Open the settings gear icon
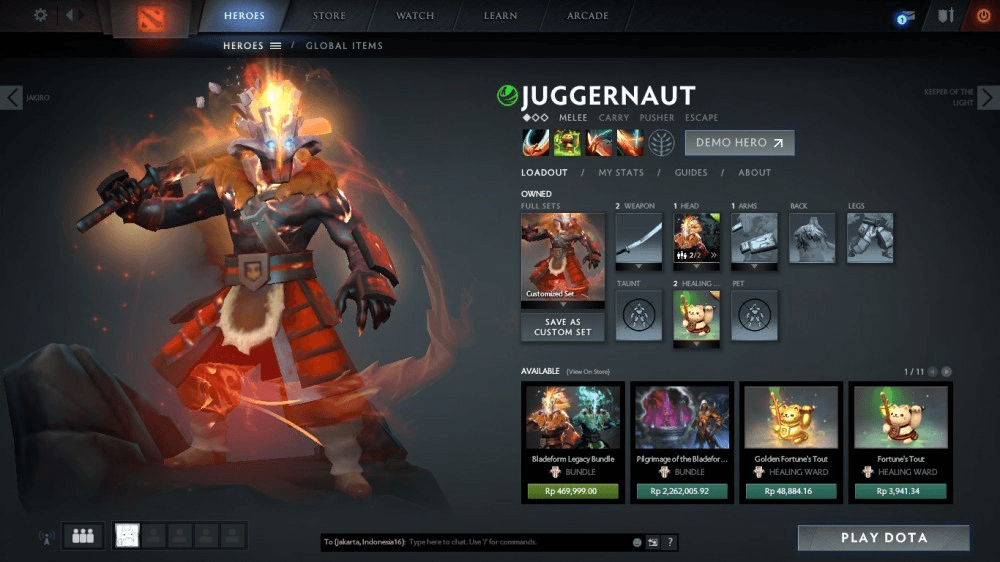Image resolution: width=1000 pixels, height=562 pixels. 41,15
